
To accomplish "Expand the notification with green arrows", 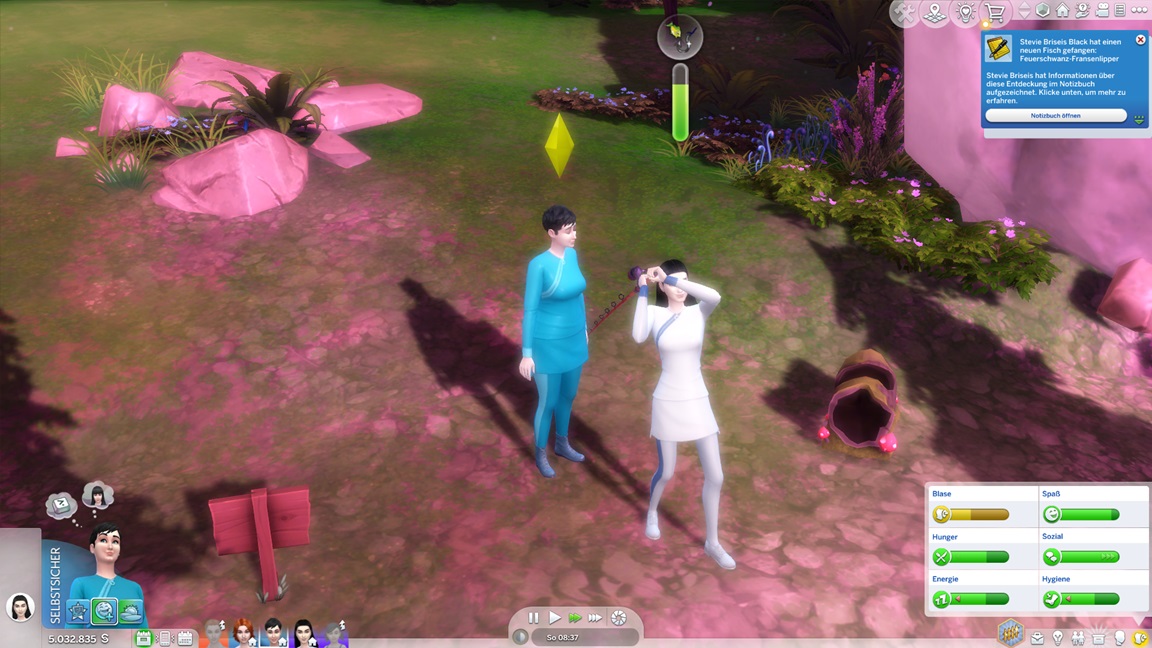I will (x=1138, y=118).
